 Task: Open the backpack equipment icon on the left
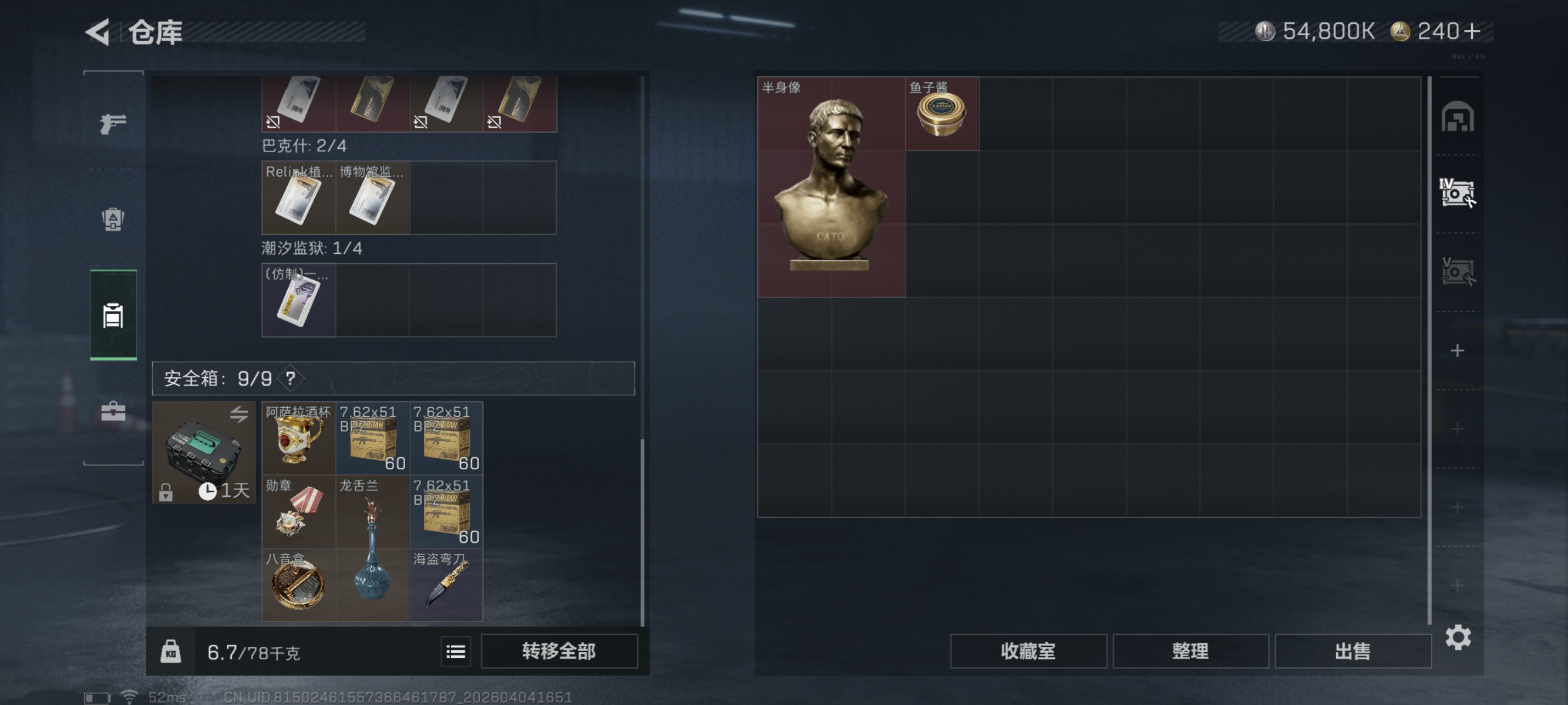[113, 219]
